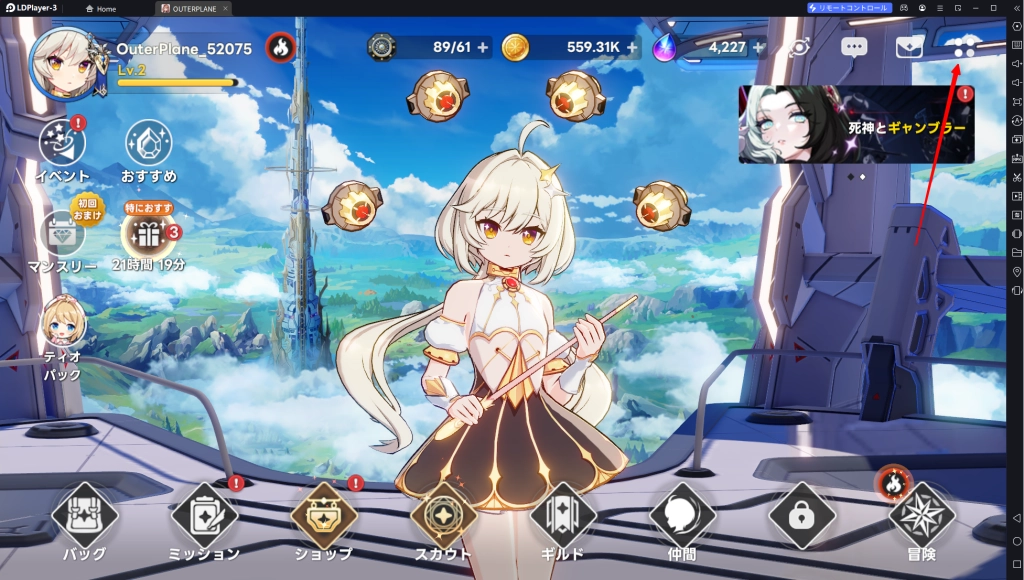Open the イベント page
Screen dimensions: 1024x580
62,144
